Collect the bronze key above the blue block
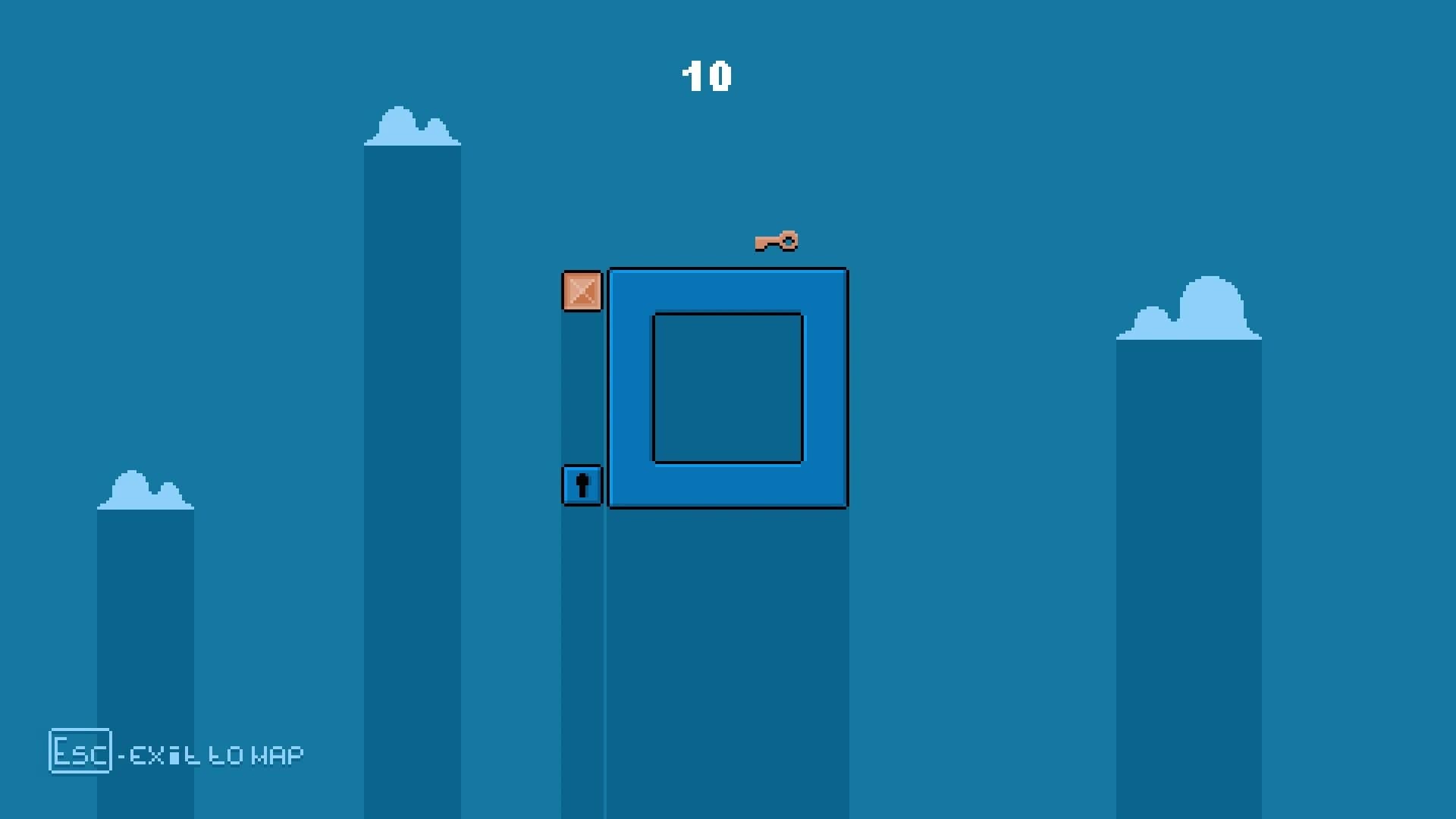This screenshot has width=1456, height=819. 773,243
